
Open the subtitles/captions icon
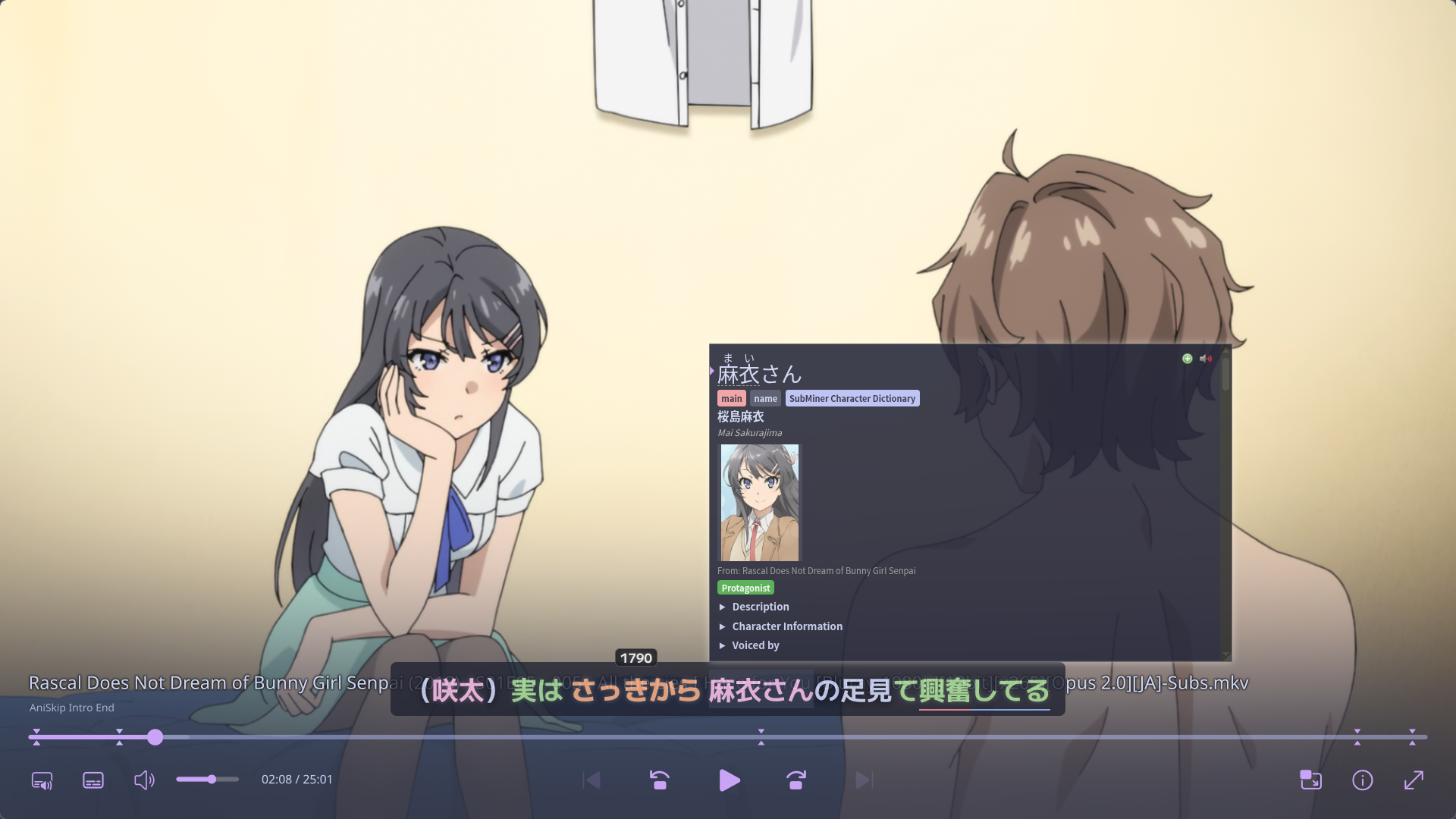pos(93,780)
